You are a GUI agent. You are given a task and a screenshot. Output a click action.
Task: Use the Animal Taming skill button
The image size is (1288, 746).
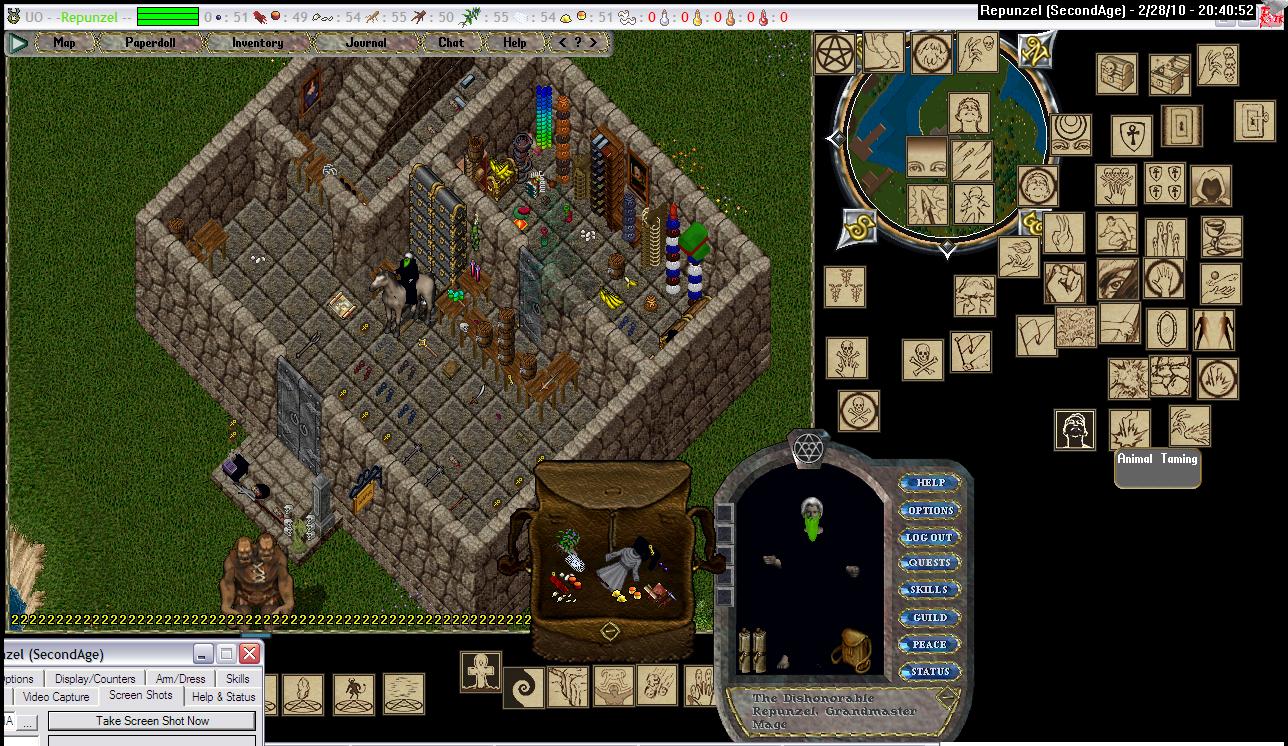pos(1157,467)
